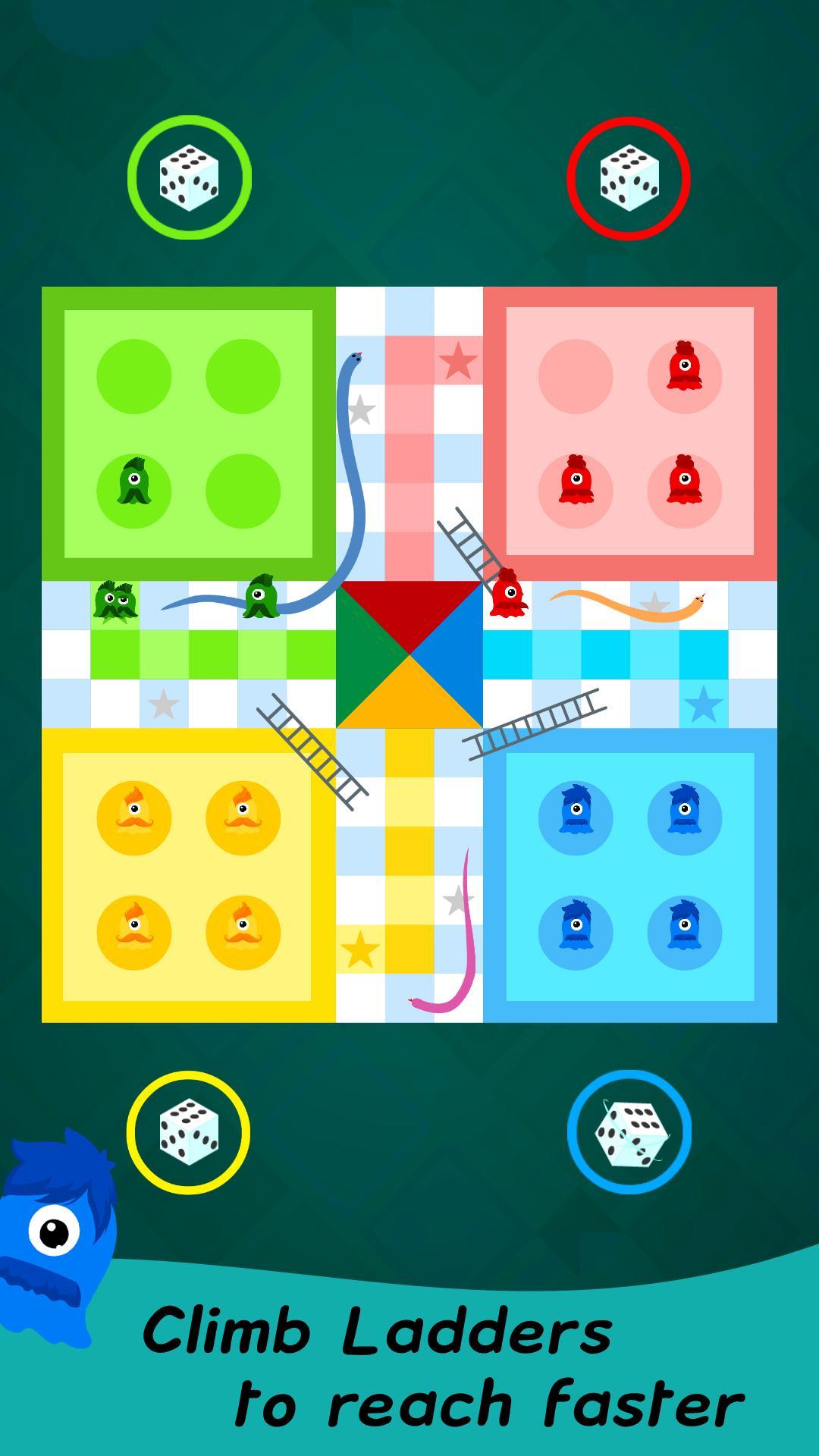Pick the lone top-row token in red base

click(x=685, y=366)
